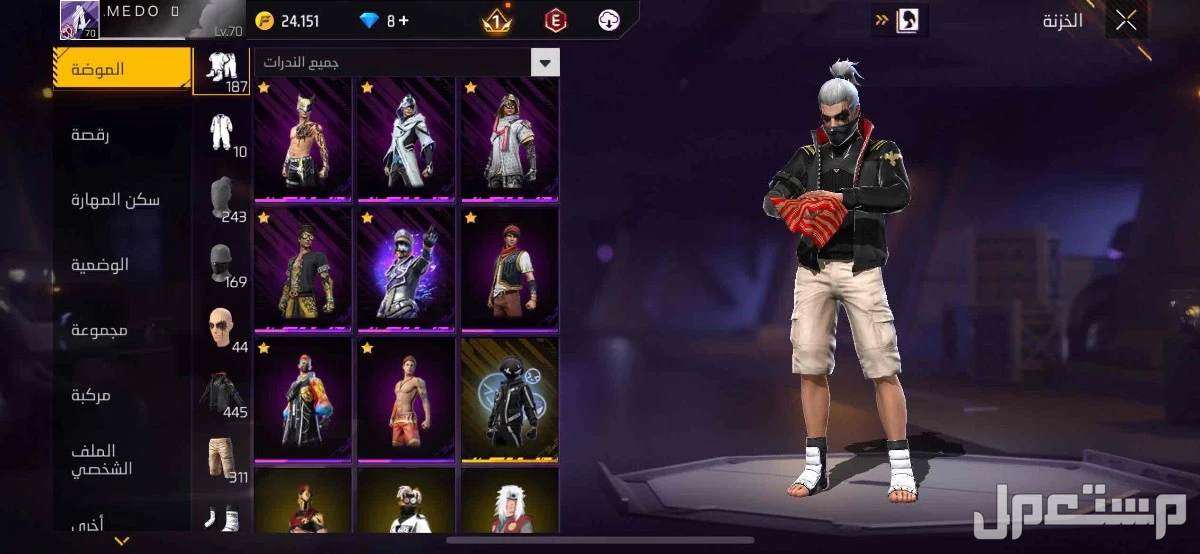Open the MEDO player profile avatar
Screen dimensions: 1200x554
click(80, 20)
